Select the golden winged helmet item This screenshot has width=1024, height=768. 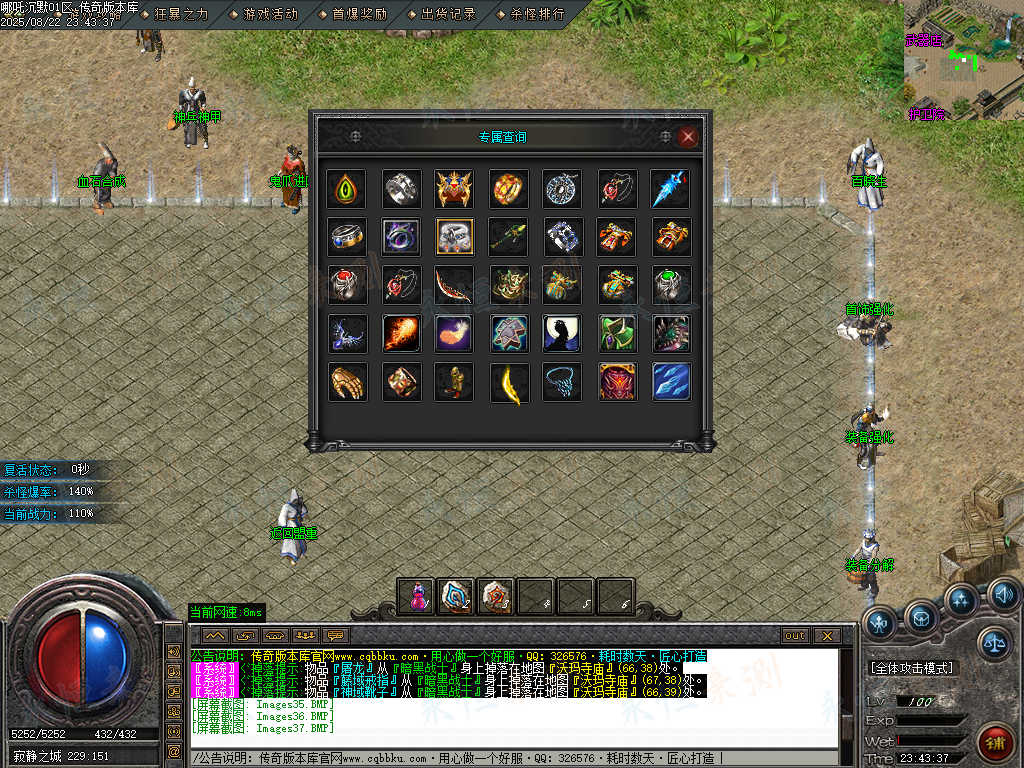pos(455,188)
